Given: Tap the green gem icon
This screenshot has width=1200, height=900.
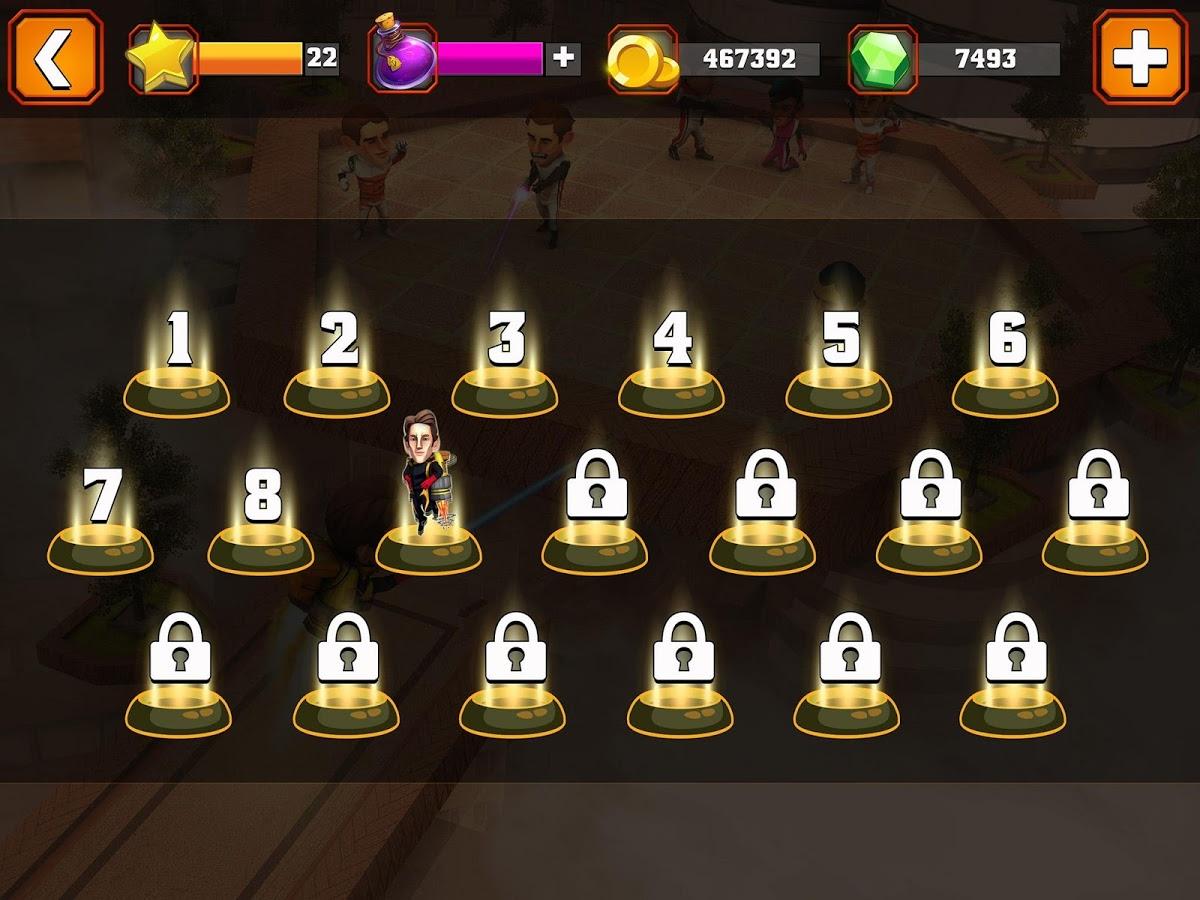Looking at the screenshot, I should tap(881, 60).
